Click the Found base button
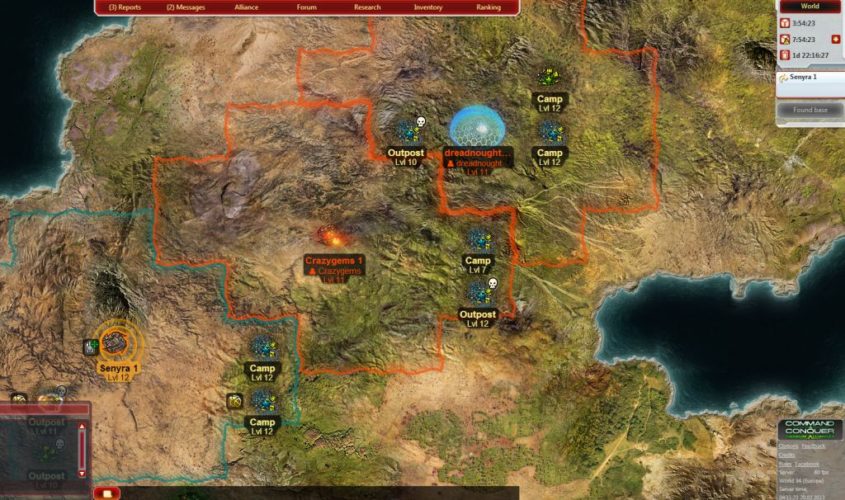The height and width of the screenshot is (500, 845). [x=810, y=109]
